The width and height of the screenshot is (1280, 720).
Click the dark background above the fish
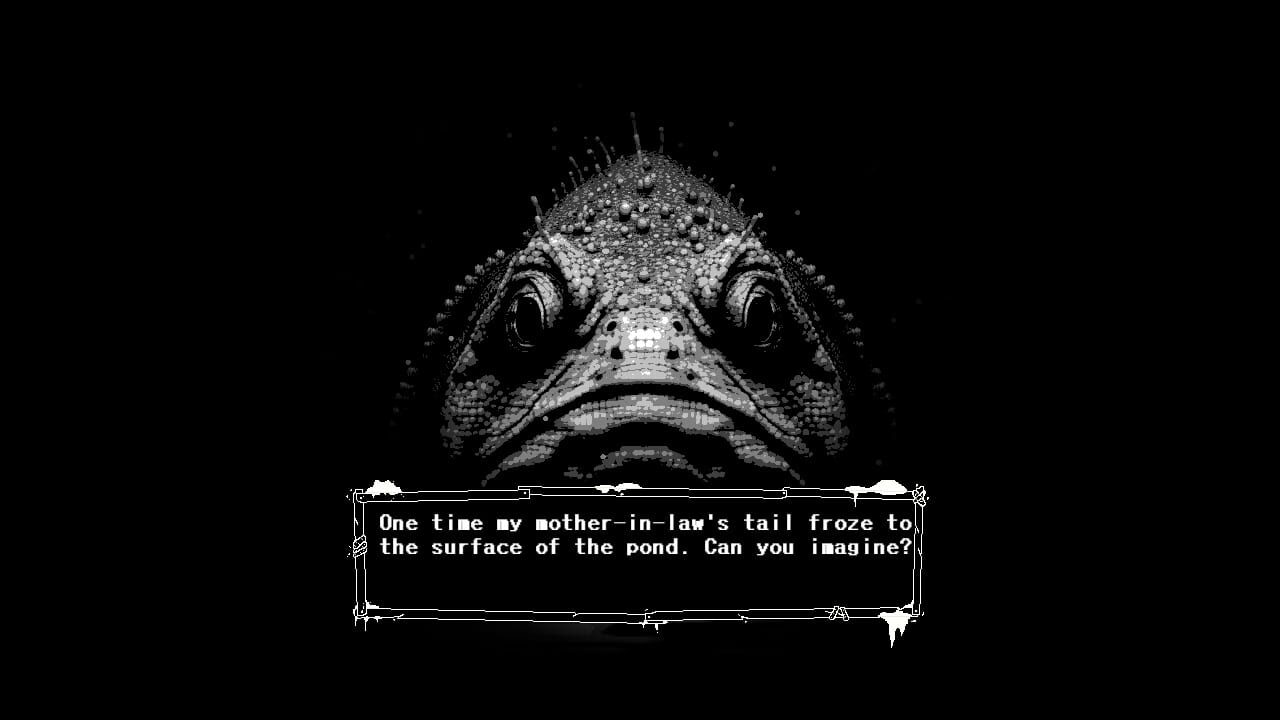[640, 60]
